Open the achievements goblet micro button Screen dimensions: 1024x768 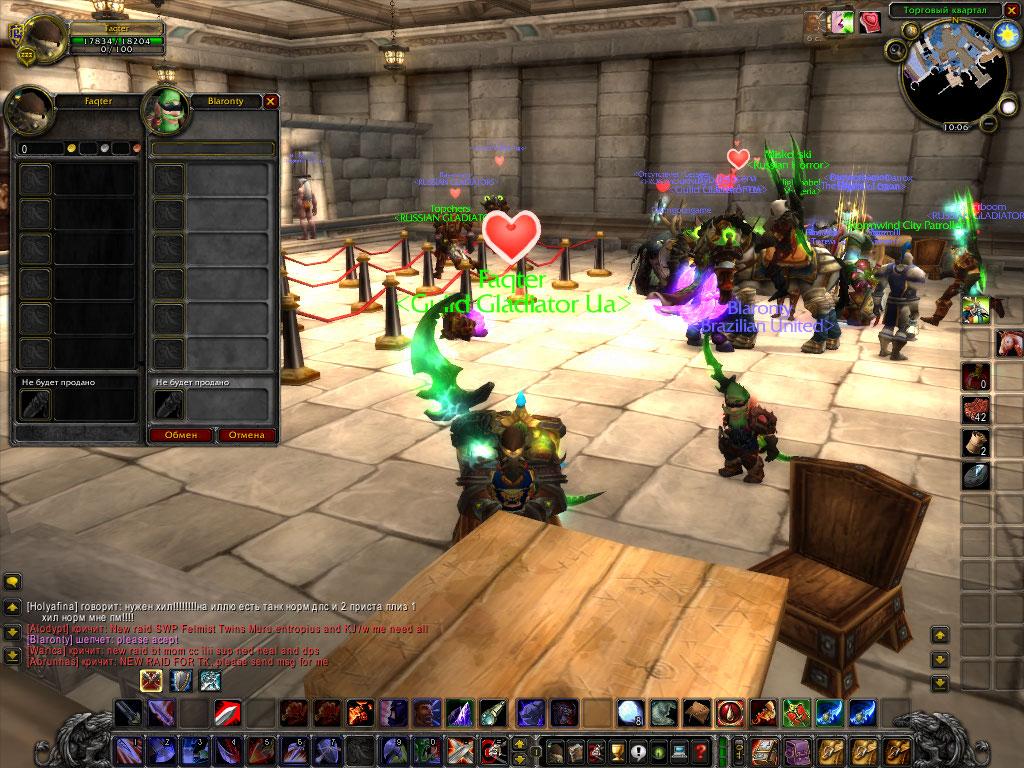617,750
